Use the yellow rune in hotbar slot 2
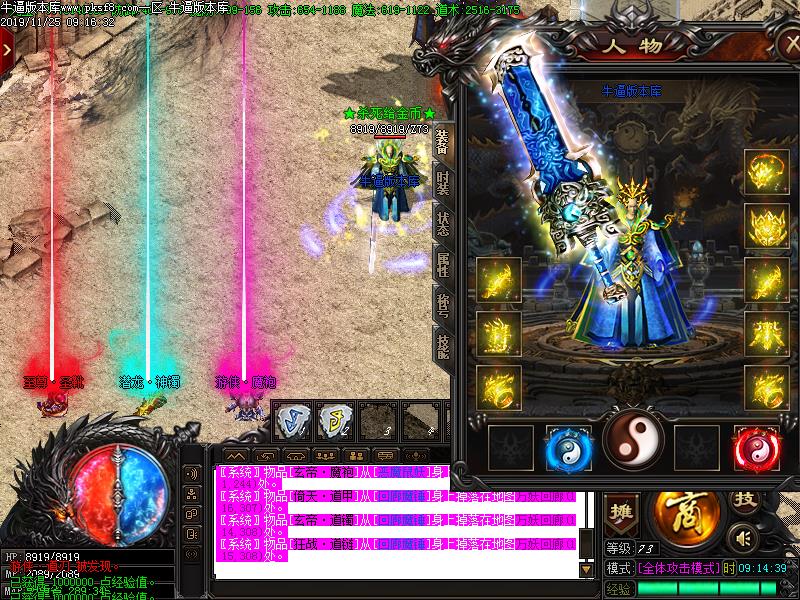 click(335, 420)
